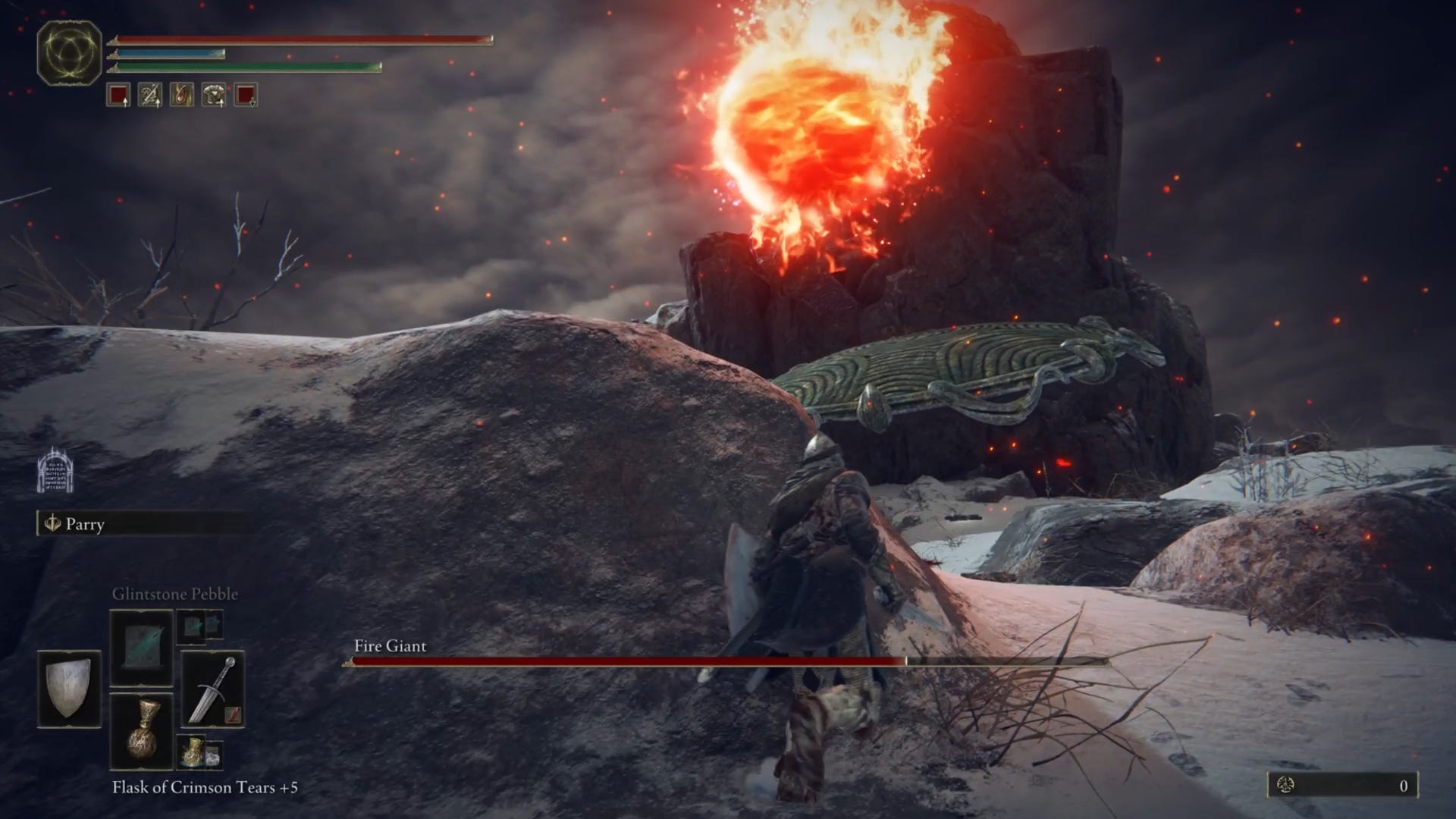1456x819 pixels.
Task: Toggle the crossed-sword weapon buff indicator
Action: coord(150,95)
